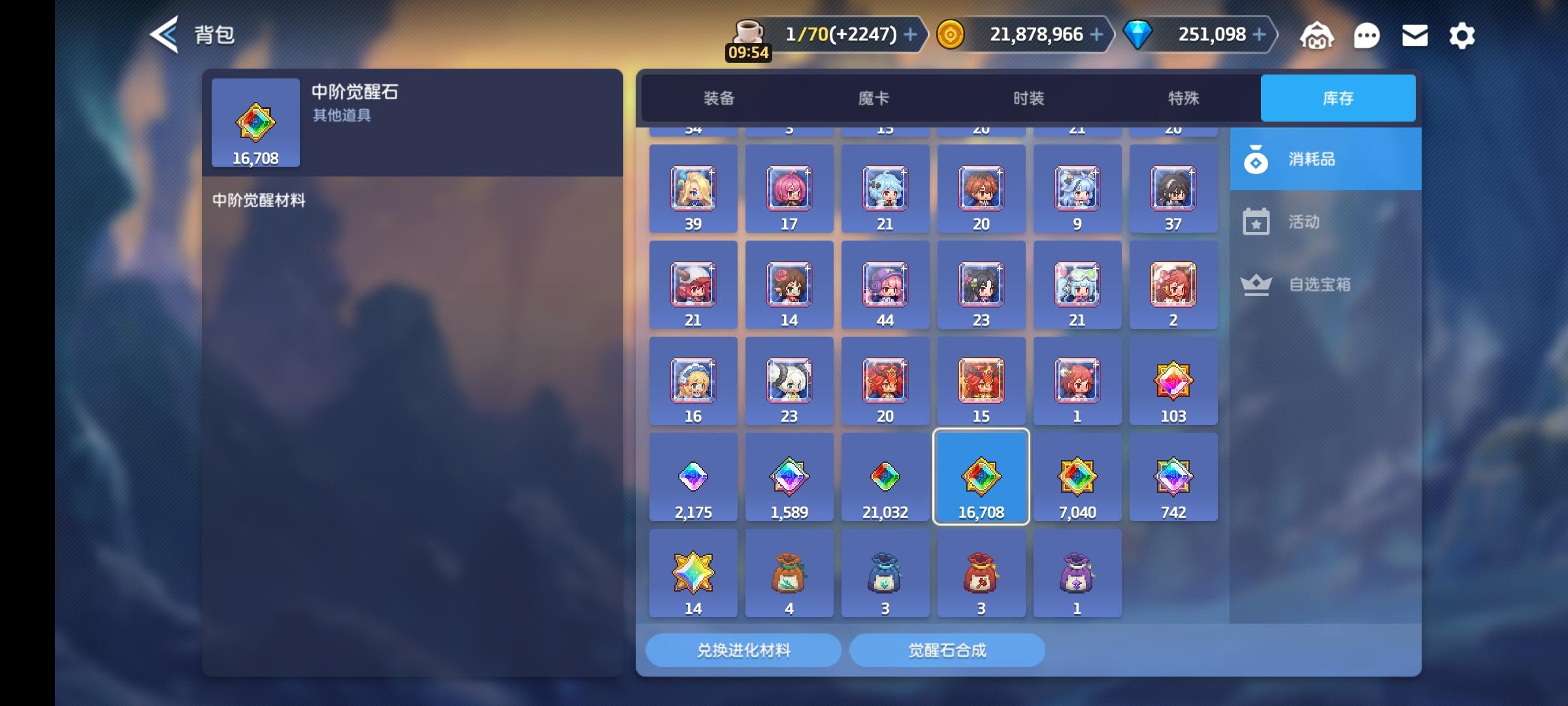Select the 中阶觉醒石 item stack of 16,708

tap(981, 477)
